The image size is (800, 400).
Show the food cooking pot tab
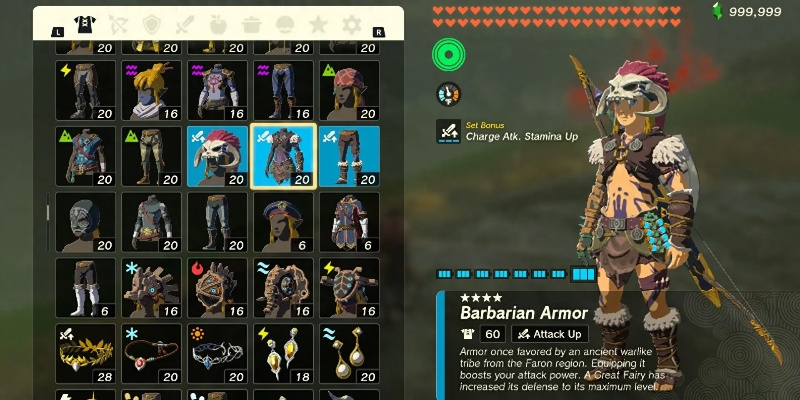(x=251, y=23)
